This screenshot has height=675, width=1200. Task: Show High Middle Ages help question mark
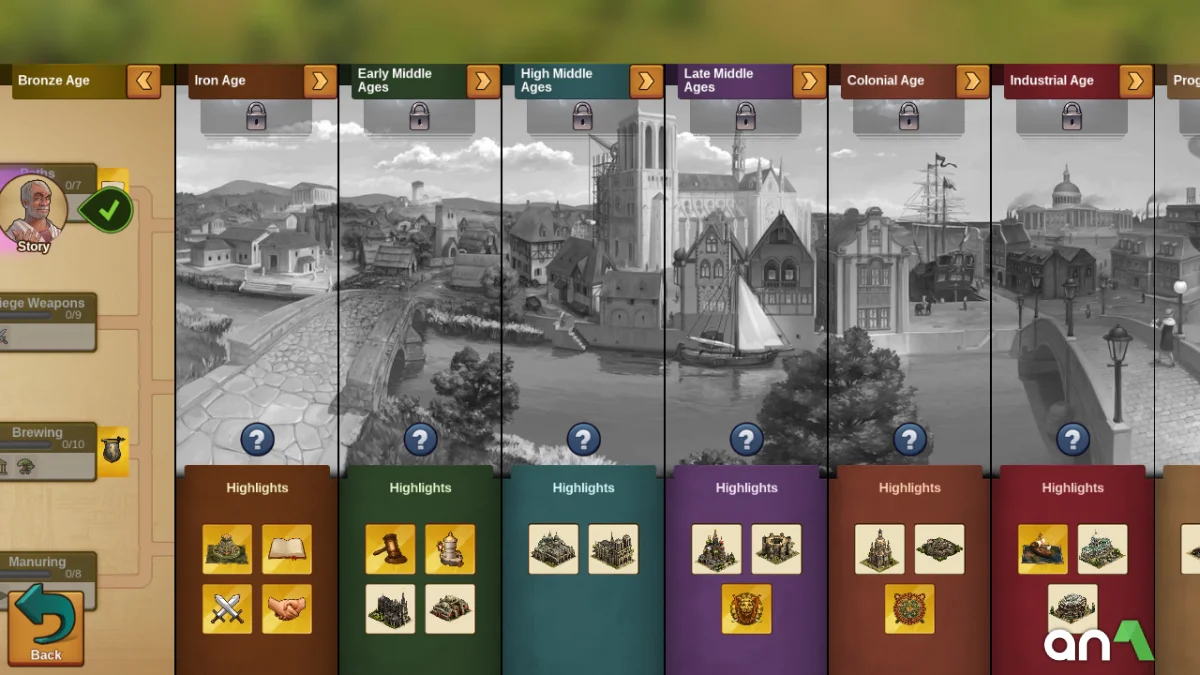click(x=583, y=439)
